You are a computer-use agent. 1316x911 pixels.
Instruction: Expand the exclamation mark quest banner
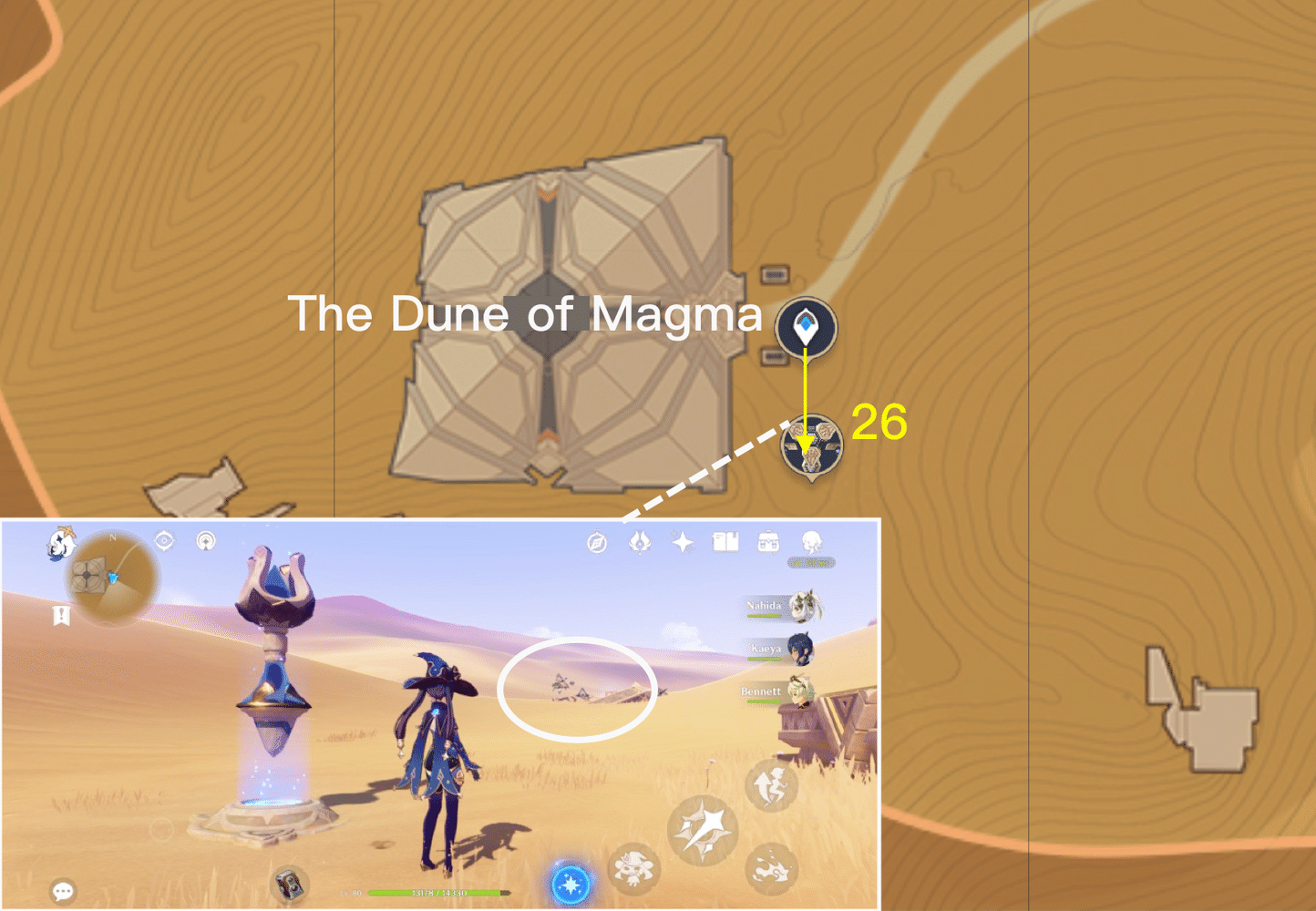60,615
